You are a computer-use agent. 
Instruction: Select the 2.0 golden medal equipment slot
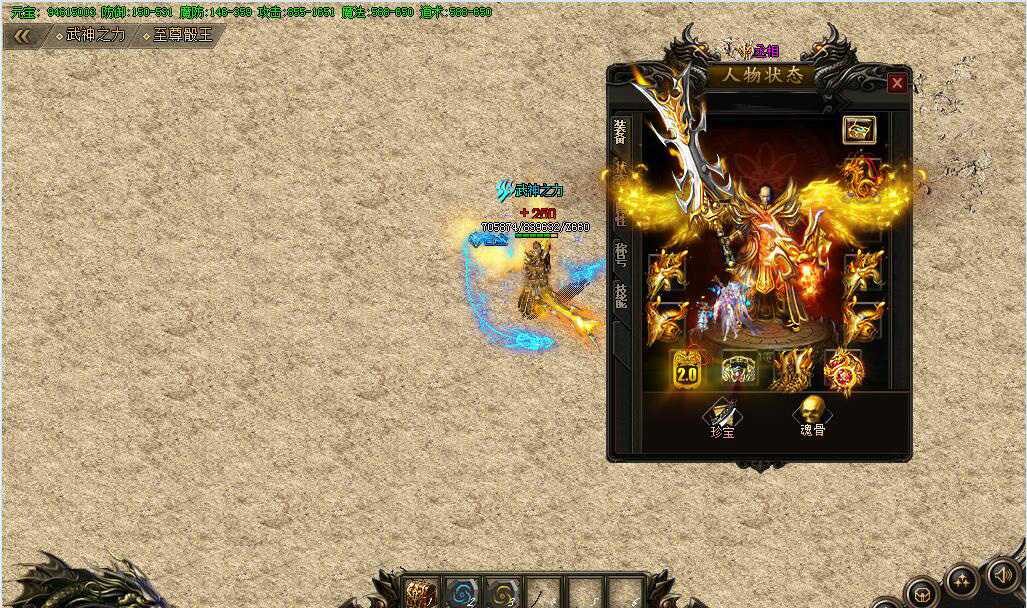(687, 370)
